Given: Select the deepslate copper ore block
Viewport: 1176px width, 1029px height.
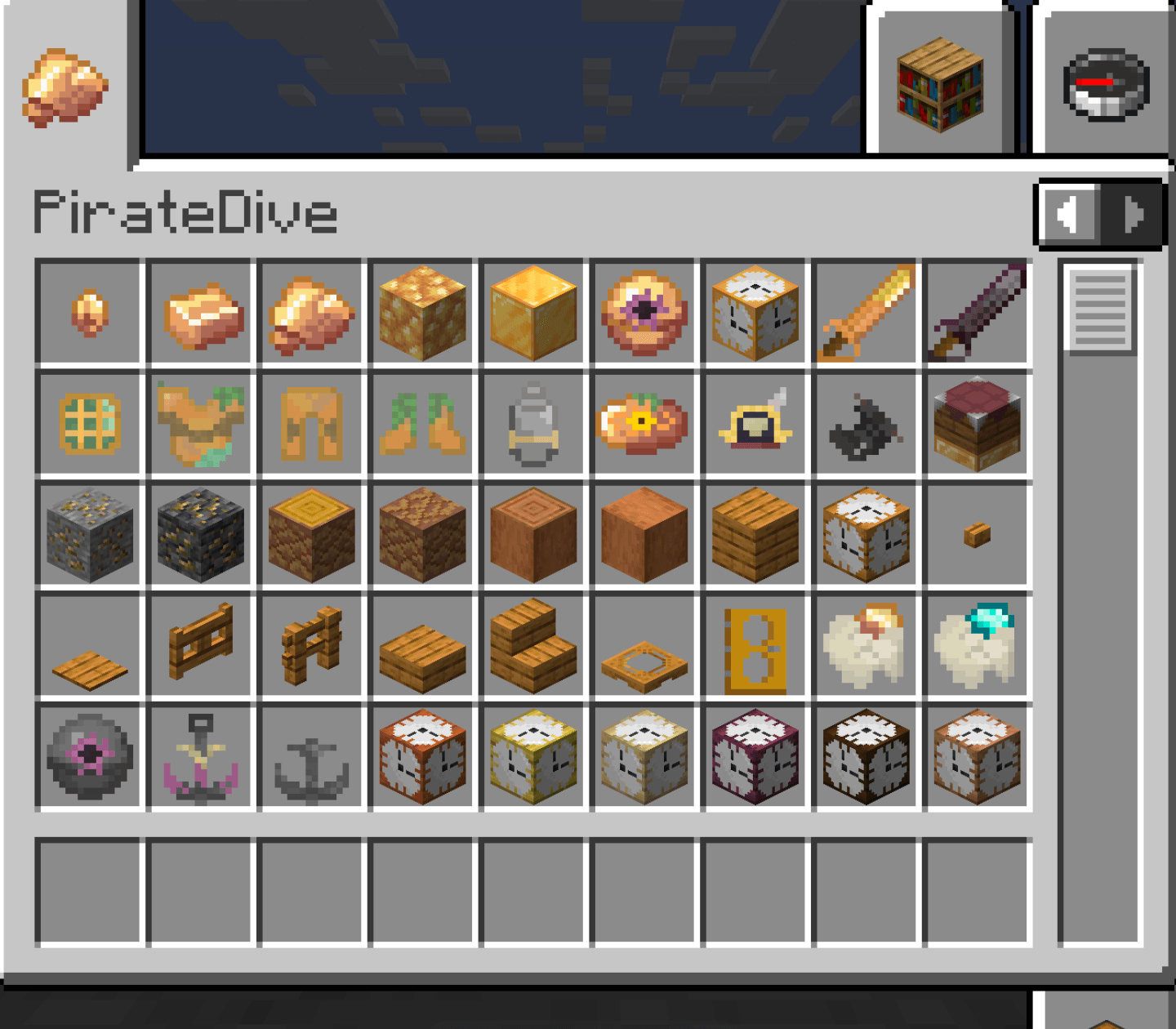Looking at the screenshot, I should point(200,535).
